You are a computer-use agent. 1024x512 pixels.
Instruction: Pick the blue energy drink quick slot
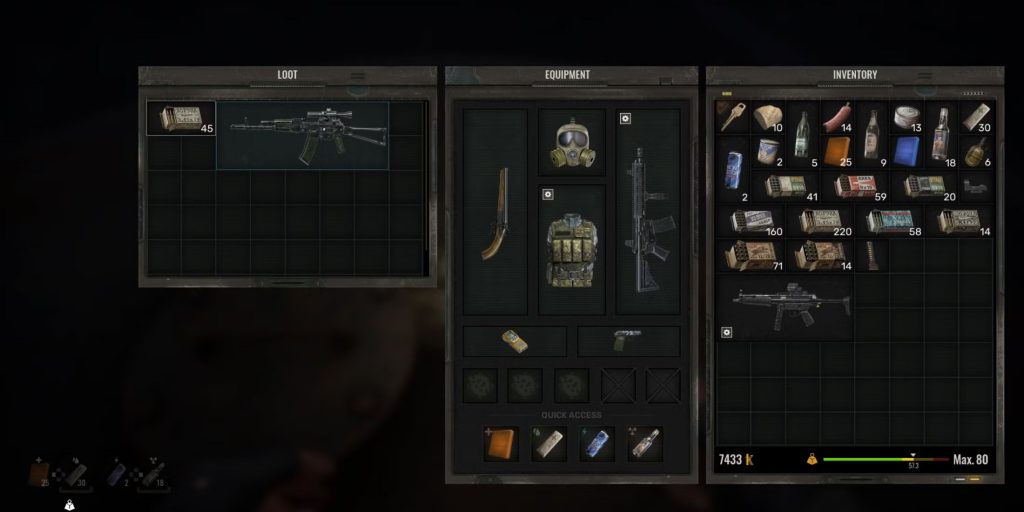597,443
